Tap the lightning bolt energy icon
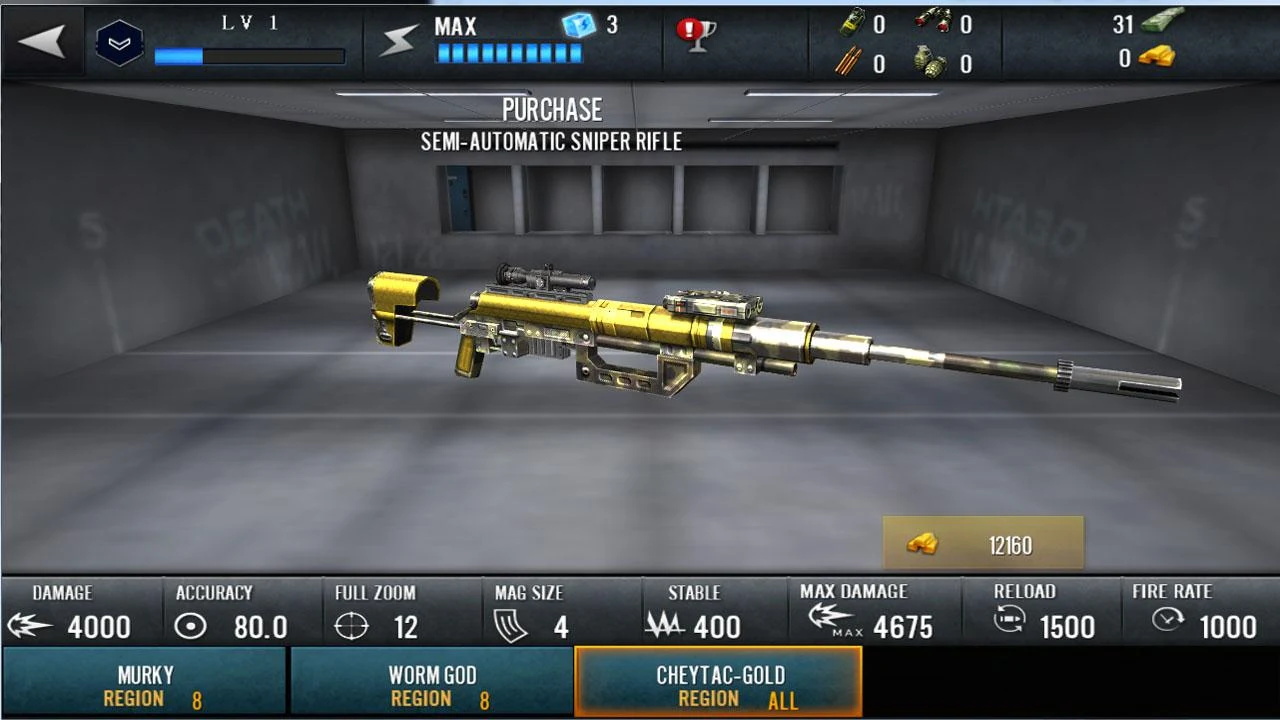Image resolution: width=1280 pixels, height=720 pixels. pos(399,41)
